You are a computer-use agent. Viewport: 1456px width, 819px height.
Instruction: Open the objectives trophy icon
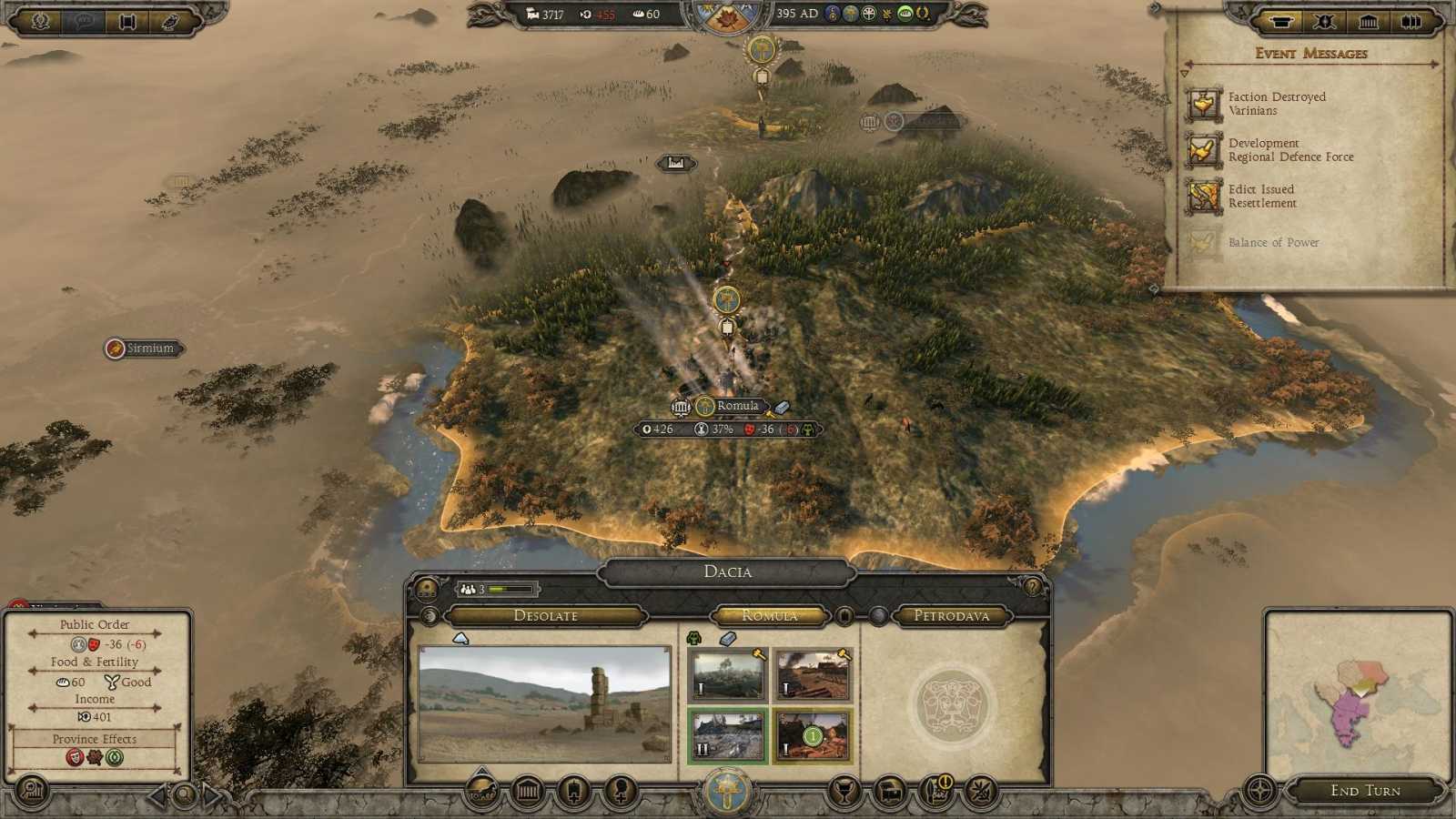(x=845, y=790)
